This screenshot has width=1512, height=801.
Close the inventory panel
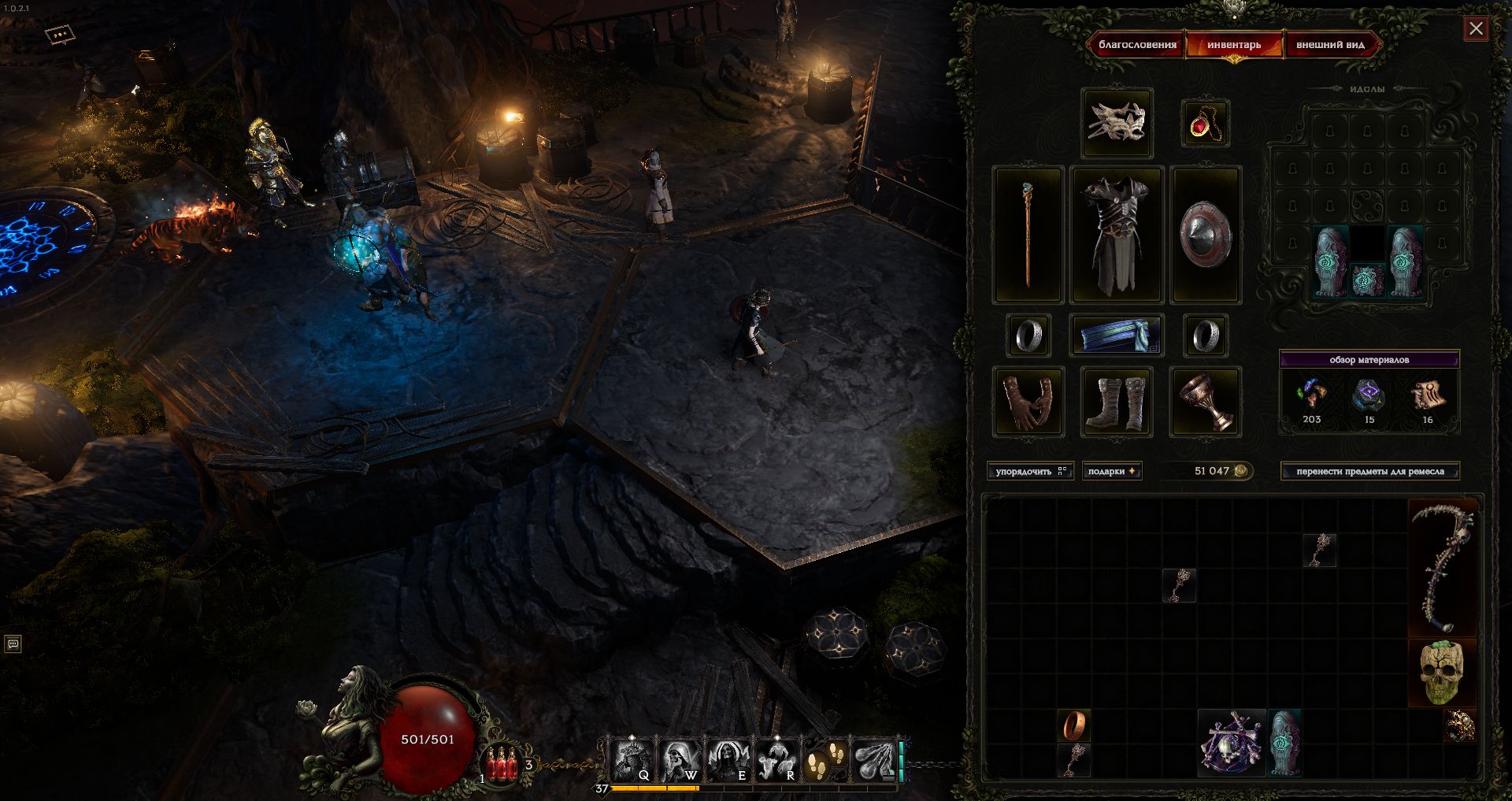coord(1476,29)
